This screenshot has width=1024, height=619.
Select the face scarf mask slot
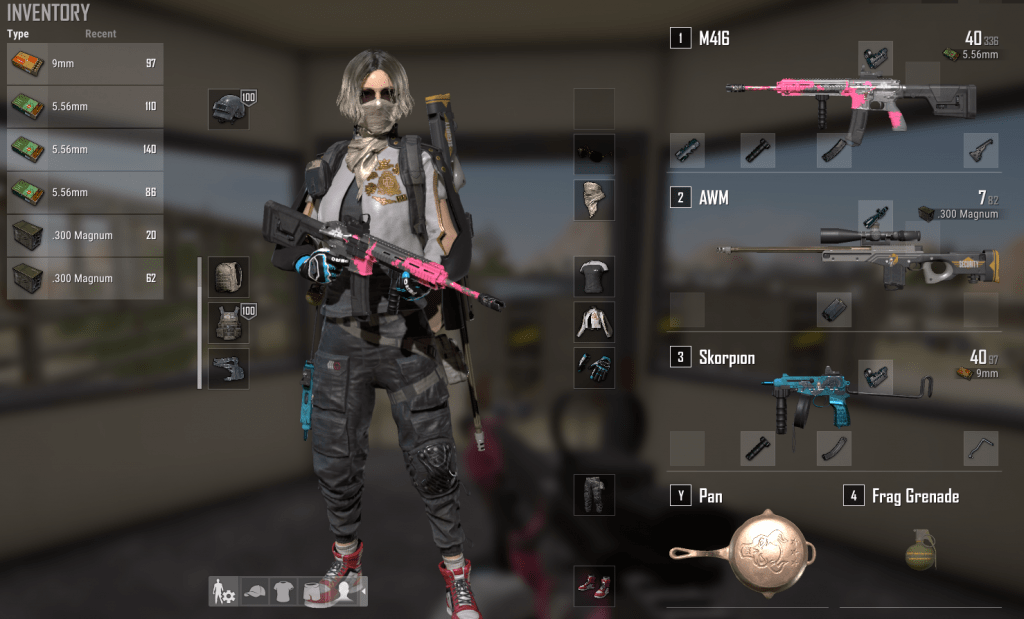[x=594, y=200]
